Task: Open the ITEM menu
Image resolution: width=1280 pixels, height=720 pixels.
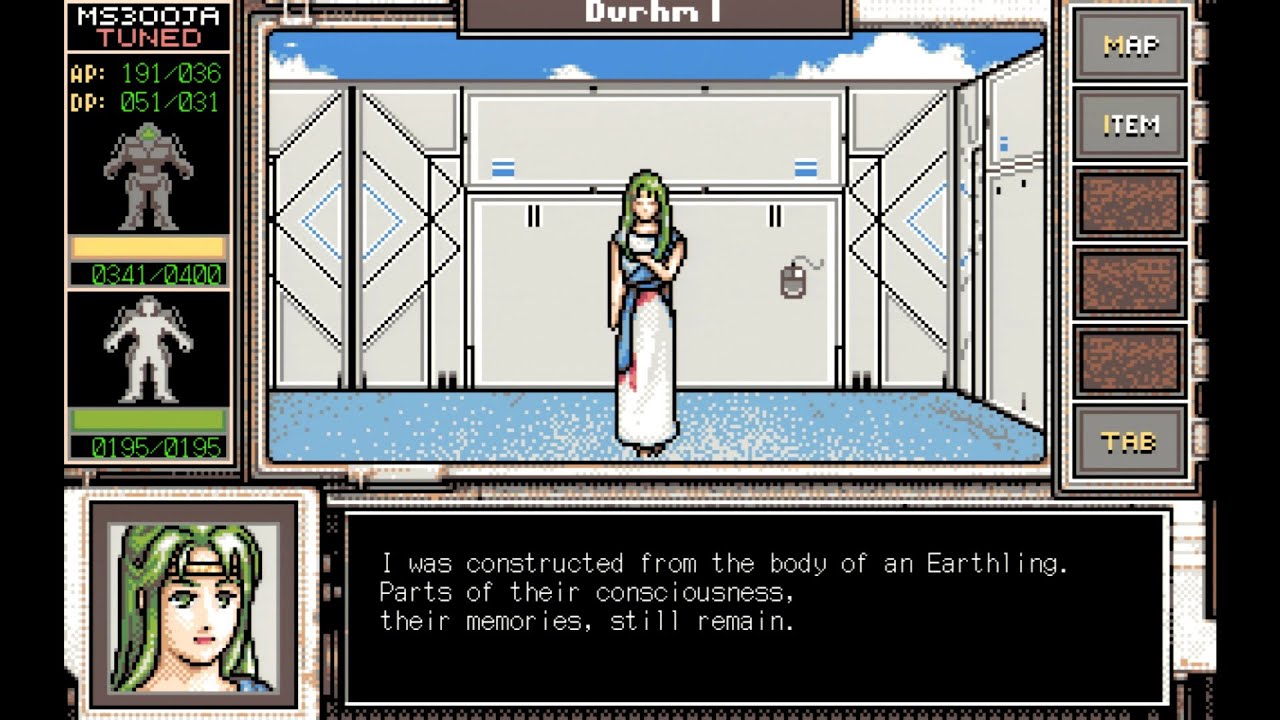Action: [1130, 125]
